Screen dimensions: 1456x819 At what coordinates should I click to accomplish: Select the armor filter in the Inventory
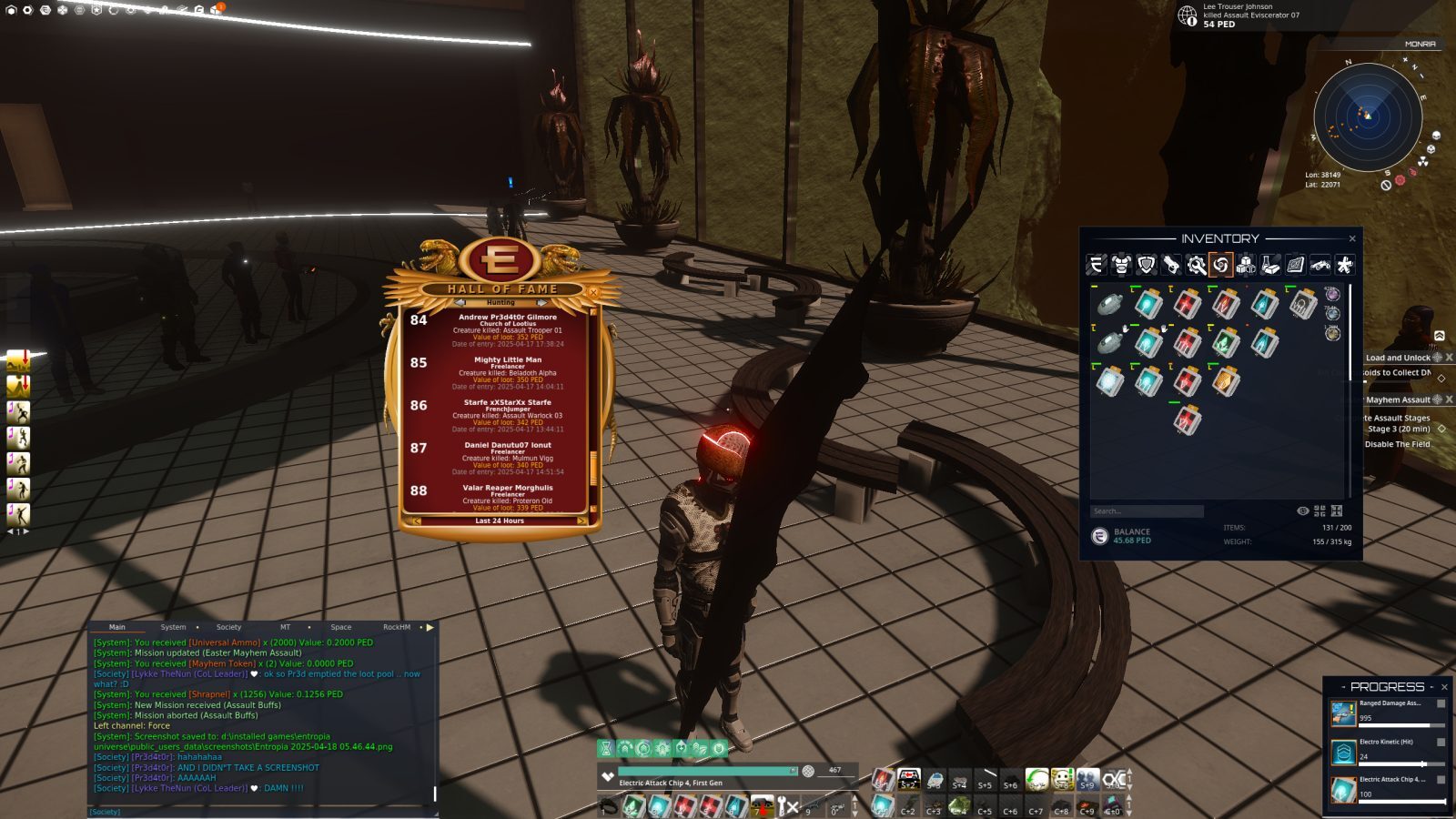coord(1121,267)
